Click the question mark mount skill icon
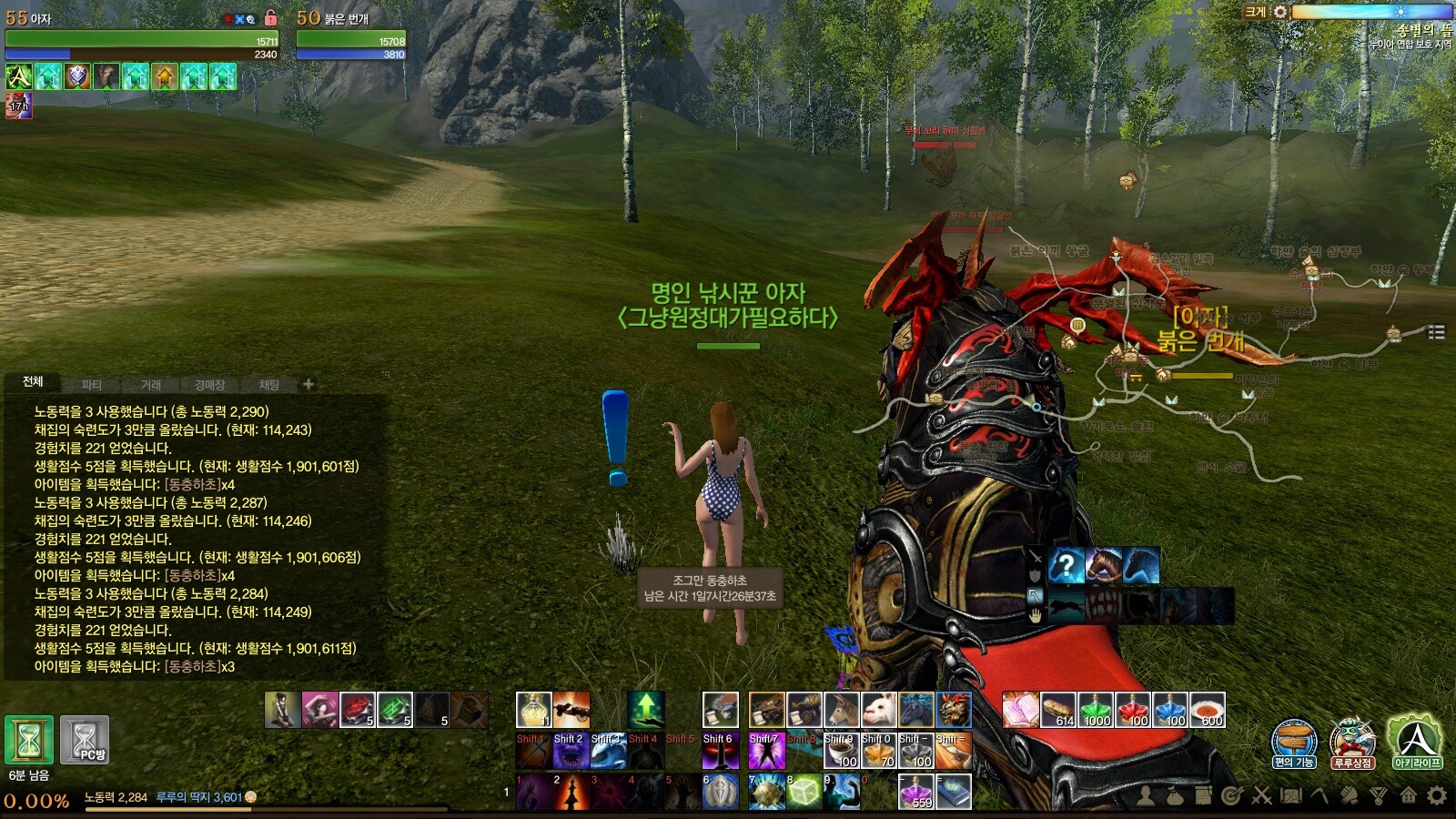Screen dimensions: 1456x819 click(x=1066, y=565)
